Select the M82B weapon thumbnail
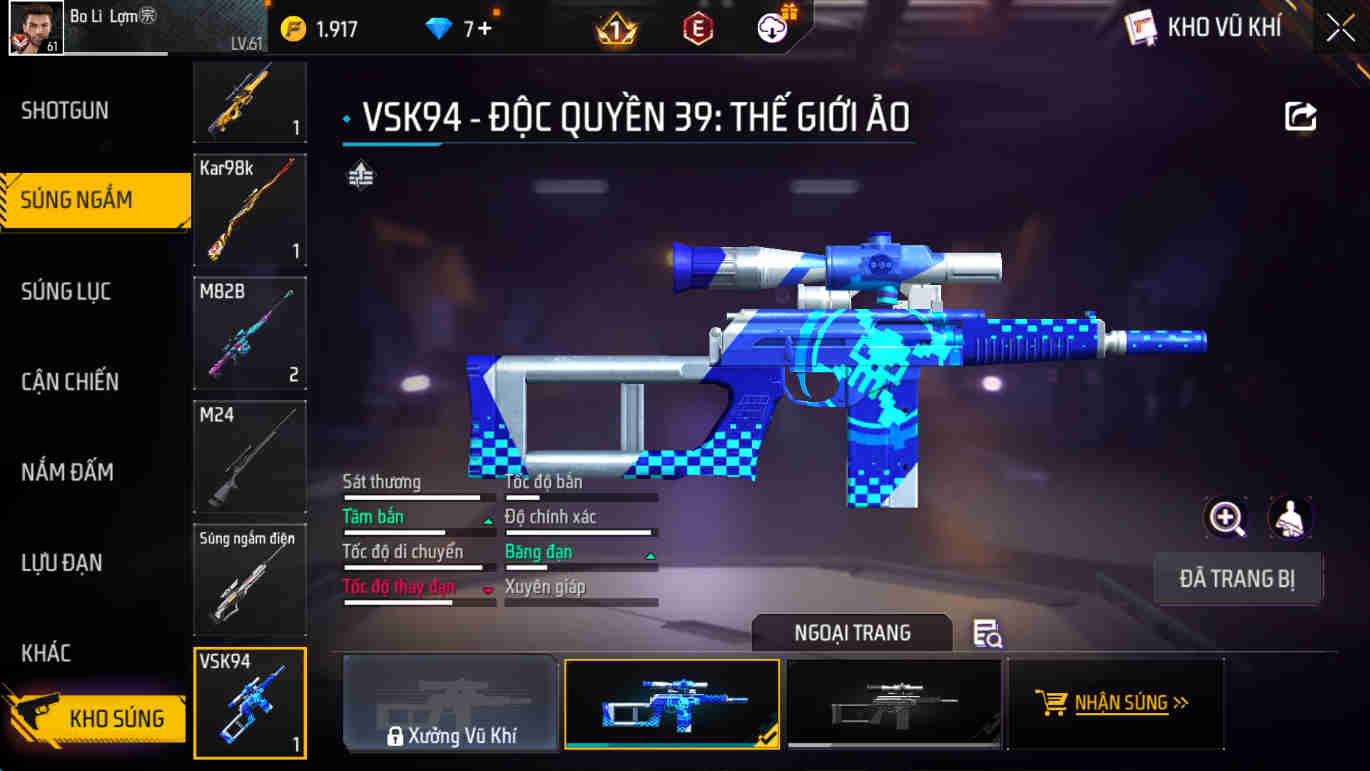 249,333
